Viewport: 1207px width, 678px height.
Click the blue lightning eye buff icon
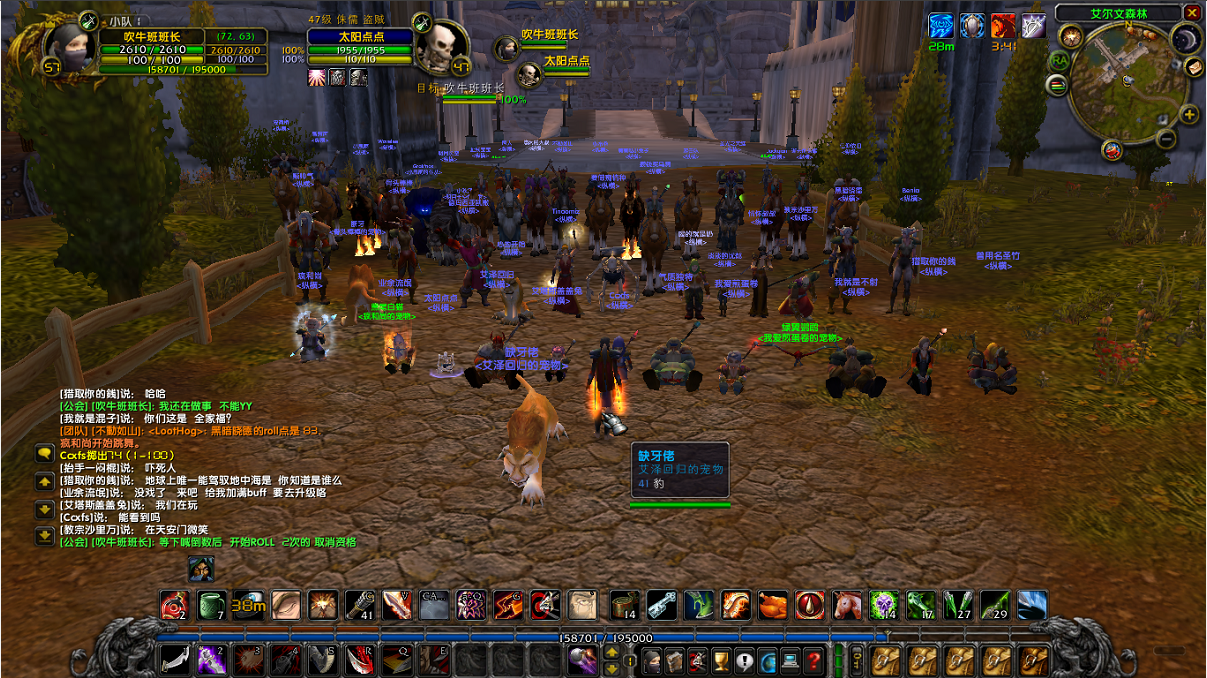point(941,25)
